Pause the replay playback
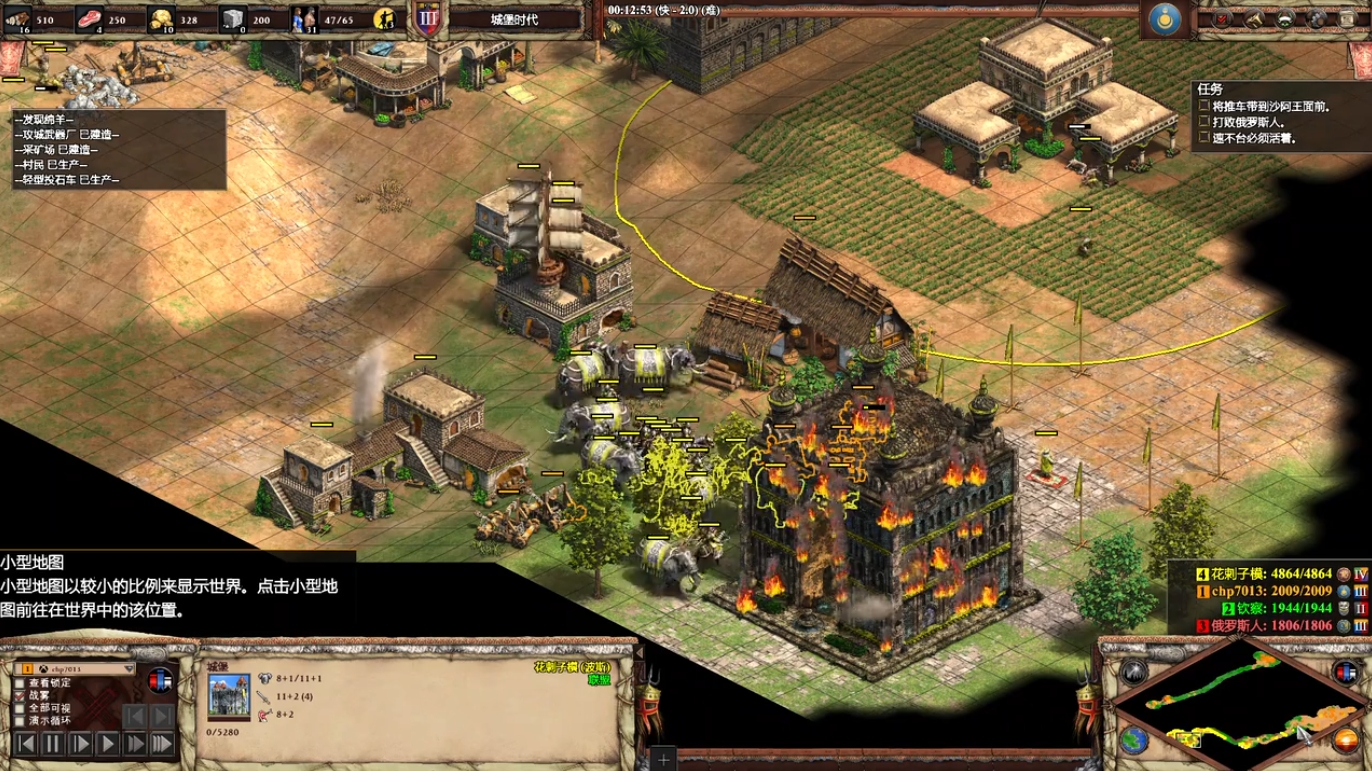 pos(52,744)
